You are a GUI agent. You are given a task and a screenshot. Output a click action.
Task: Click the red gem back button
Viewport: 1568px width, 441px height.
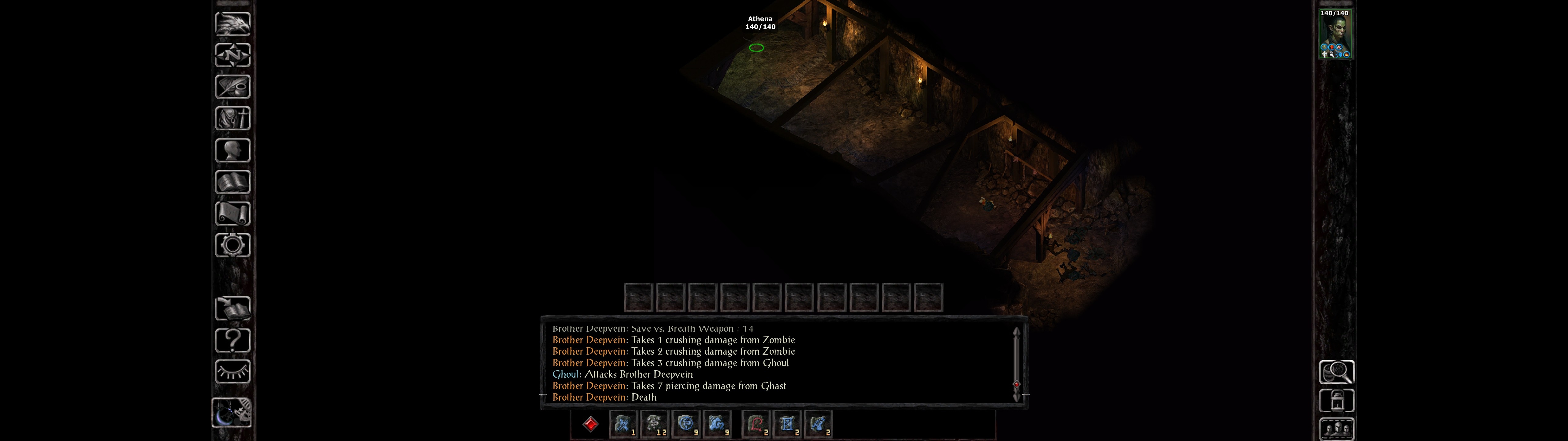(x=590, y=424)
